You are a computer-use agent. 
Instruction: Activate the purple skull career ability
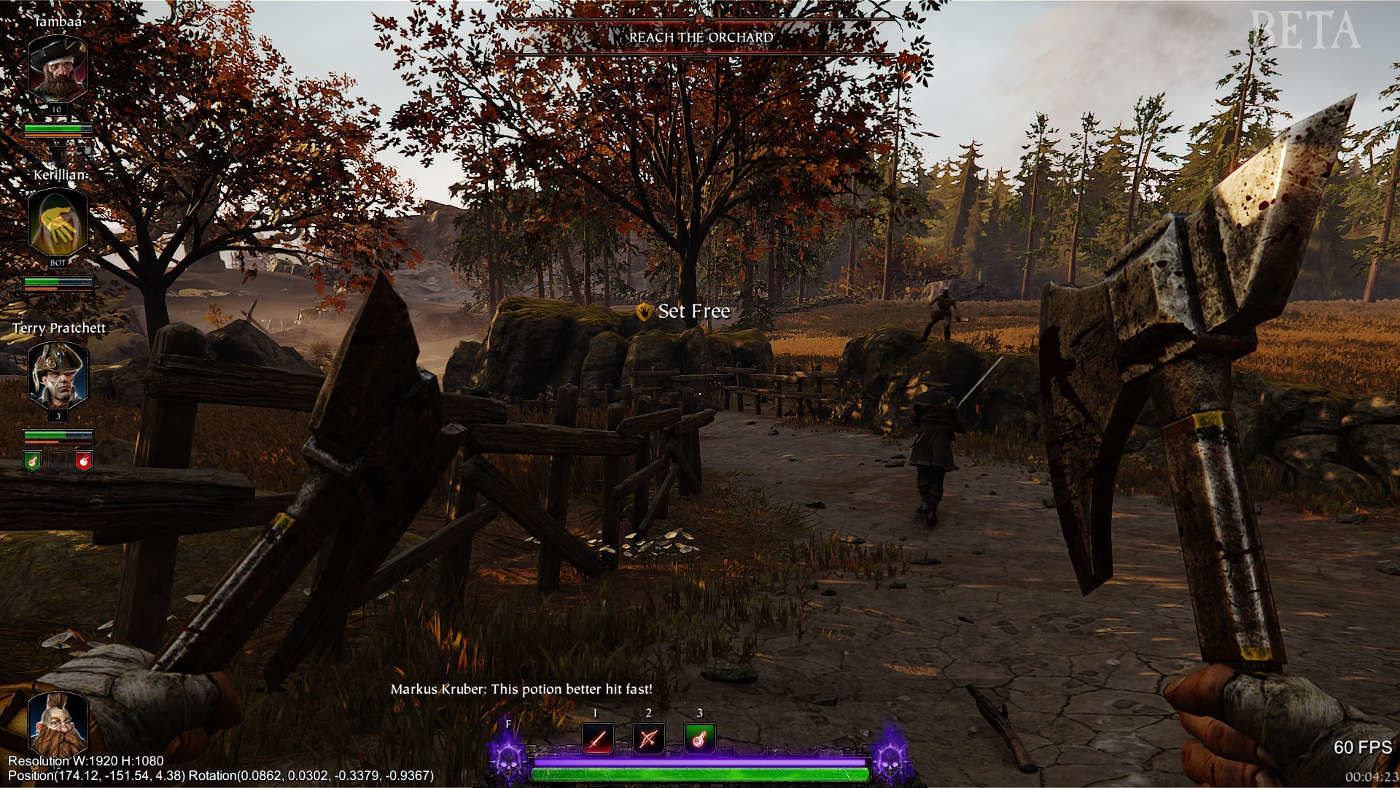pos(507,755)
